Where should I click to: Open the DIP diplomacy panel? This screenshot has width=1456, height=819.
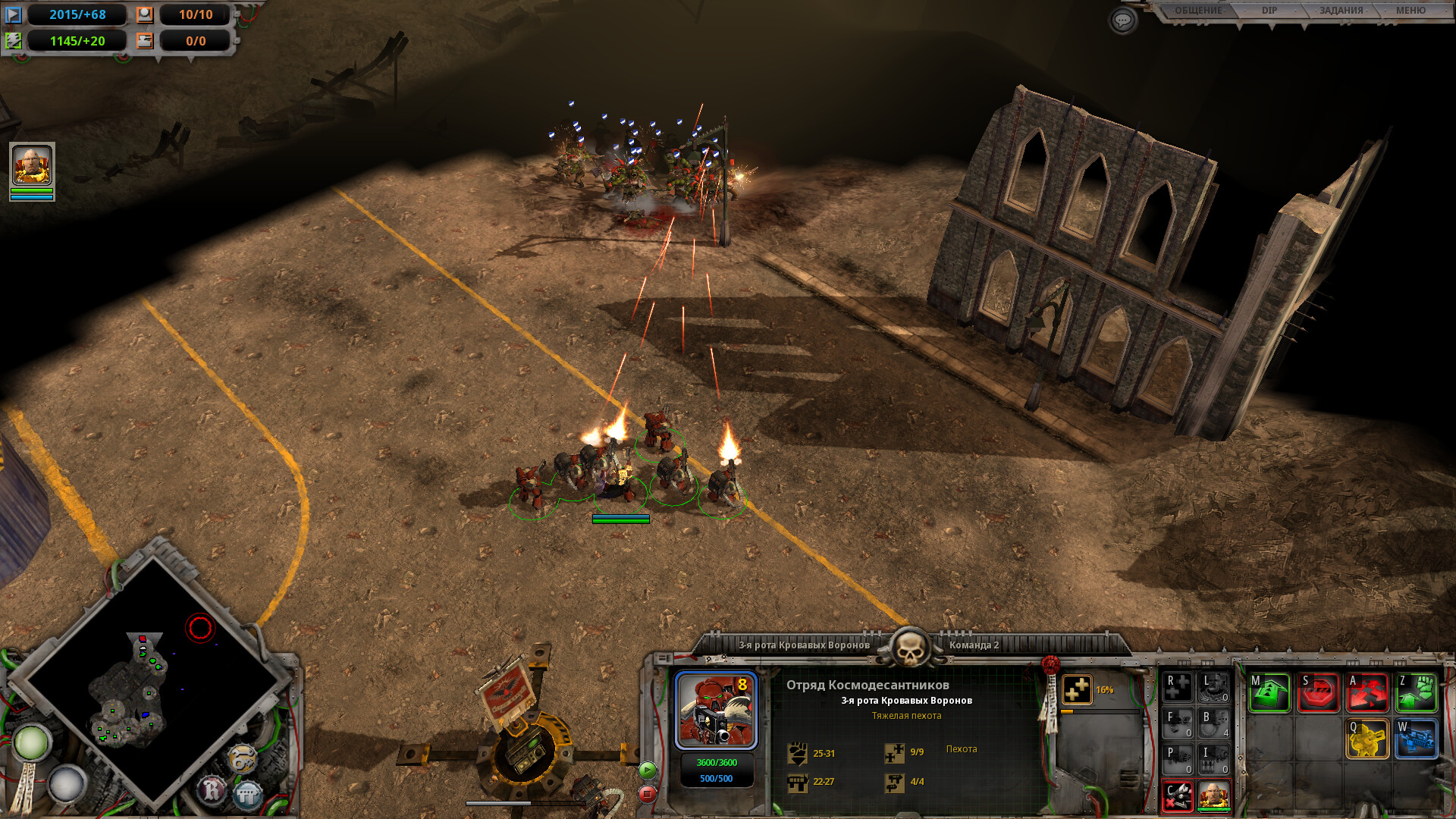pos(1269,11)
